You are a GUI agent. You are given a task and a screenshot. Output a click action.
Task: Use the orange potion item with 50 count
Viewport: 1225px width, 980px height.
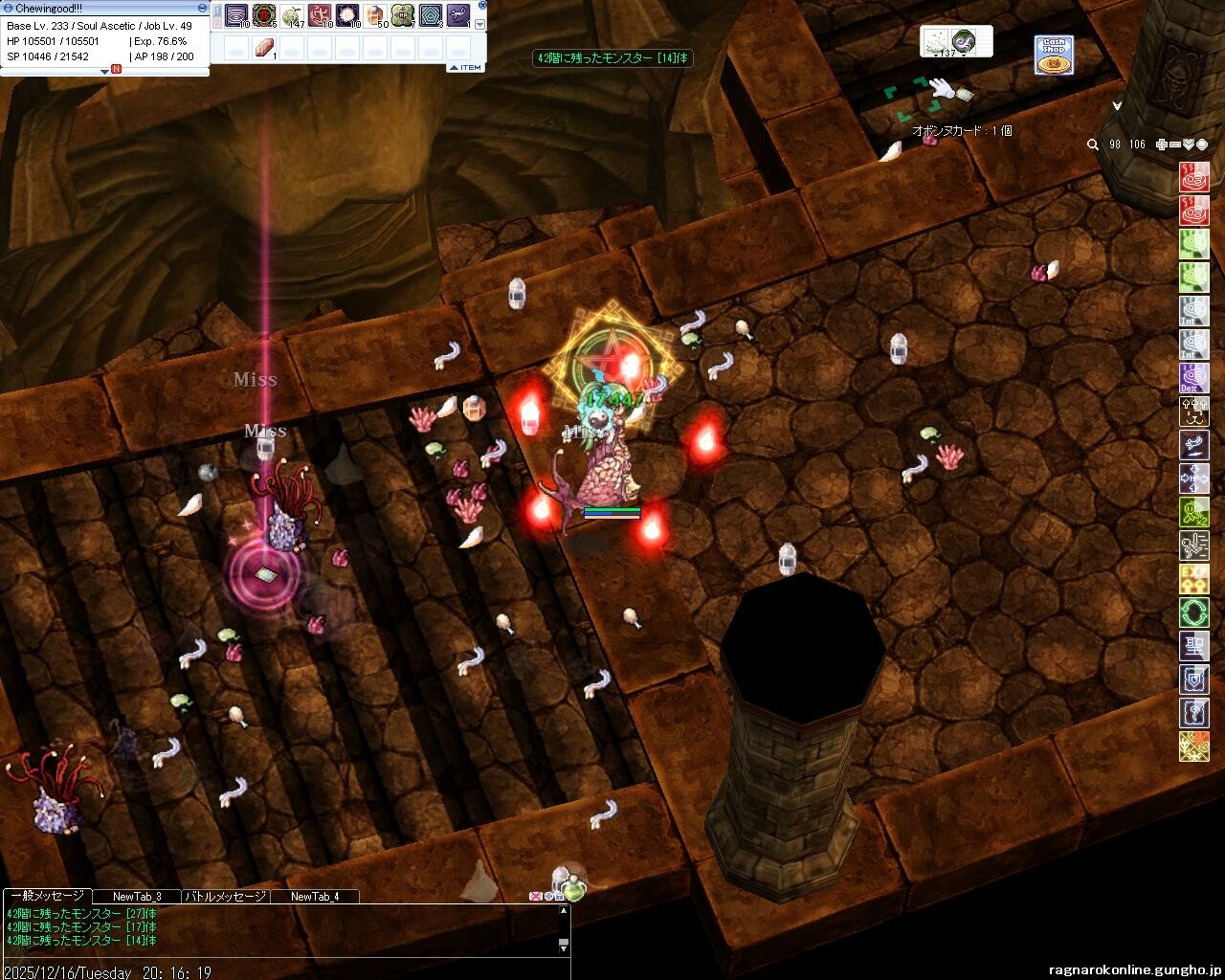[x=375, y=16]
